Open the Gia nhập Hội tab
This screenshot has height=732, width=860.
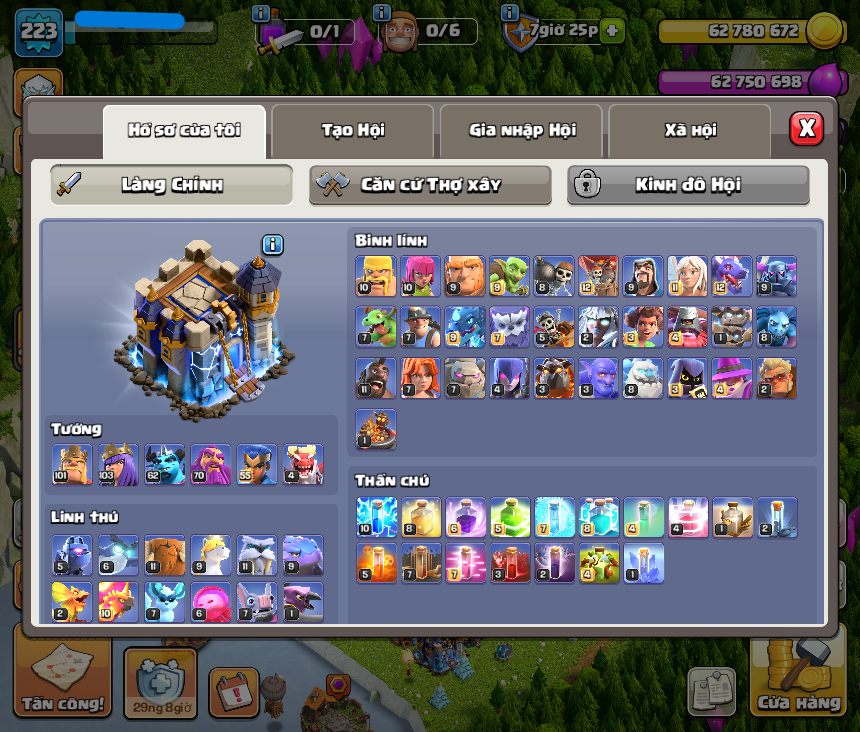521,130
